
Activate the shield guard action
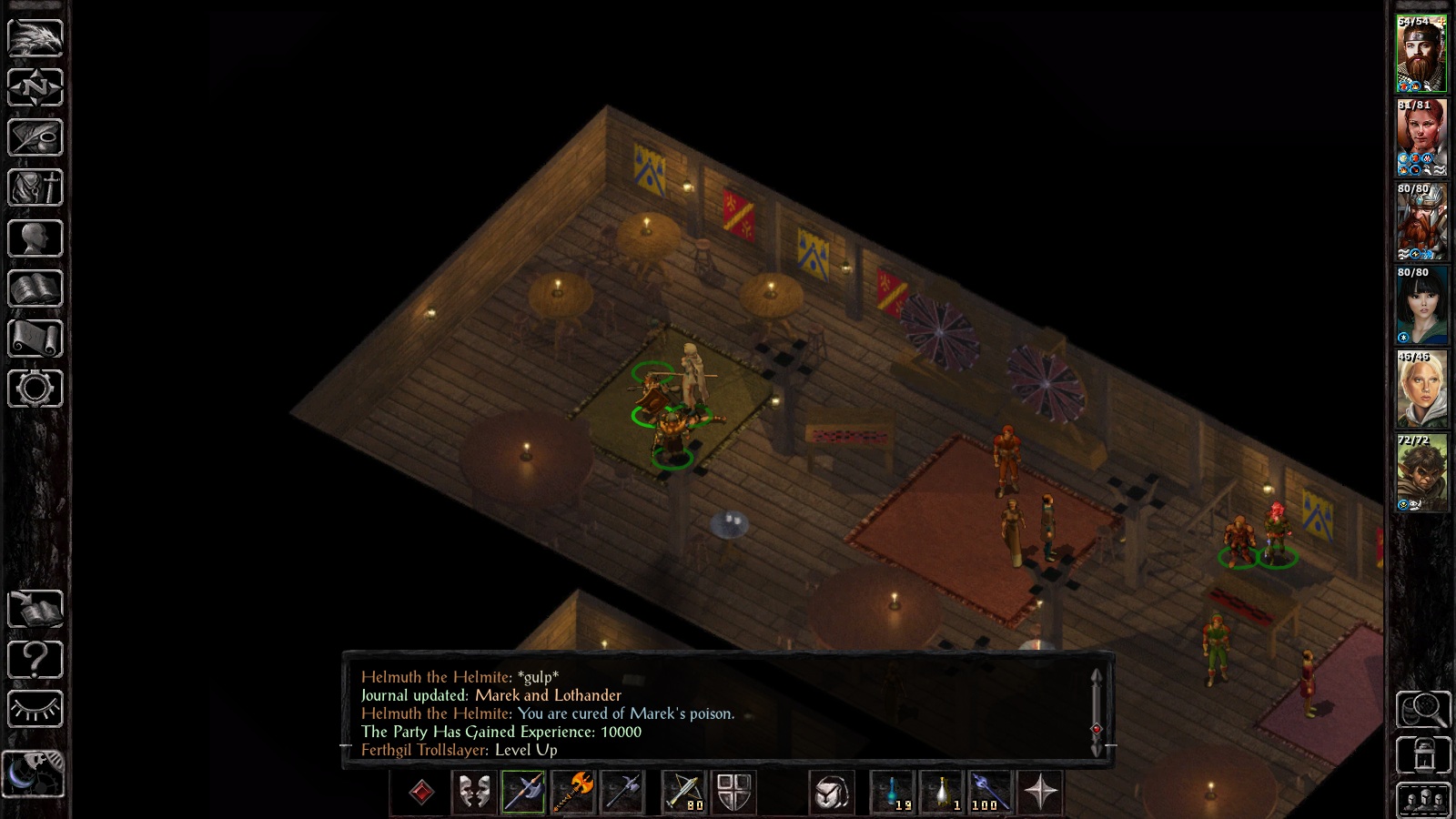(x=733, y=792)
